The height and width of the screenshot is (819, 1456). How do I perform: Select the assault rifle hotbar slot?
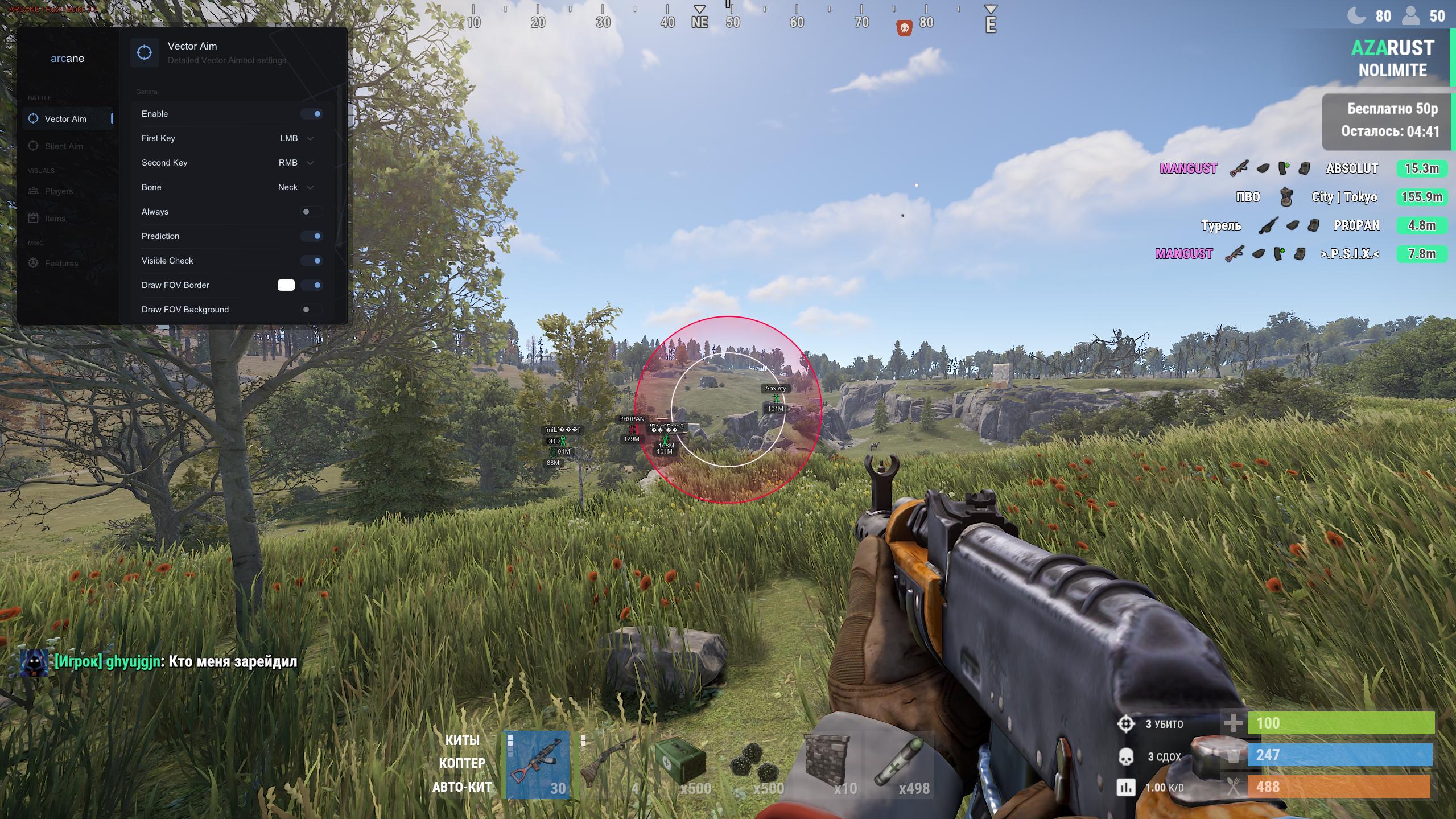[x=538, y=766]
